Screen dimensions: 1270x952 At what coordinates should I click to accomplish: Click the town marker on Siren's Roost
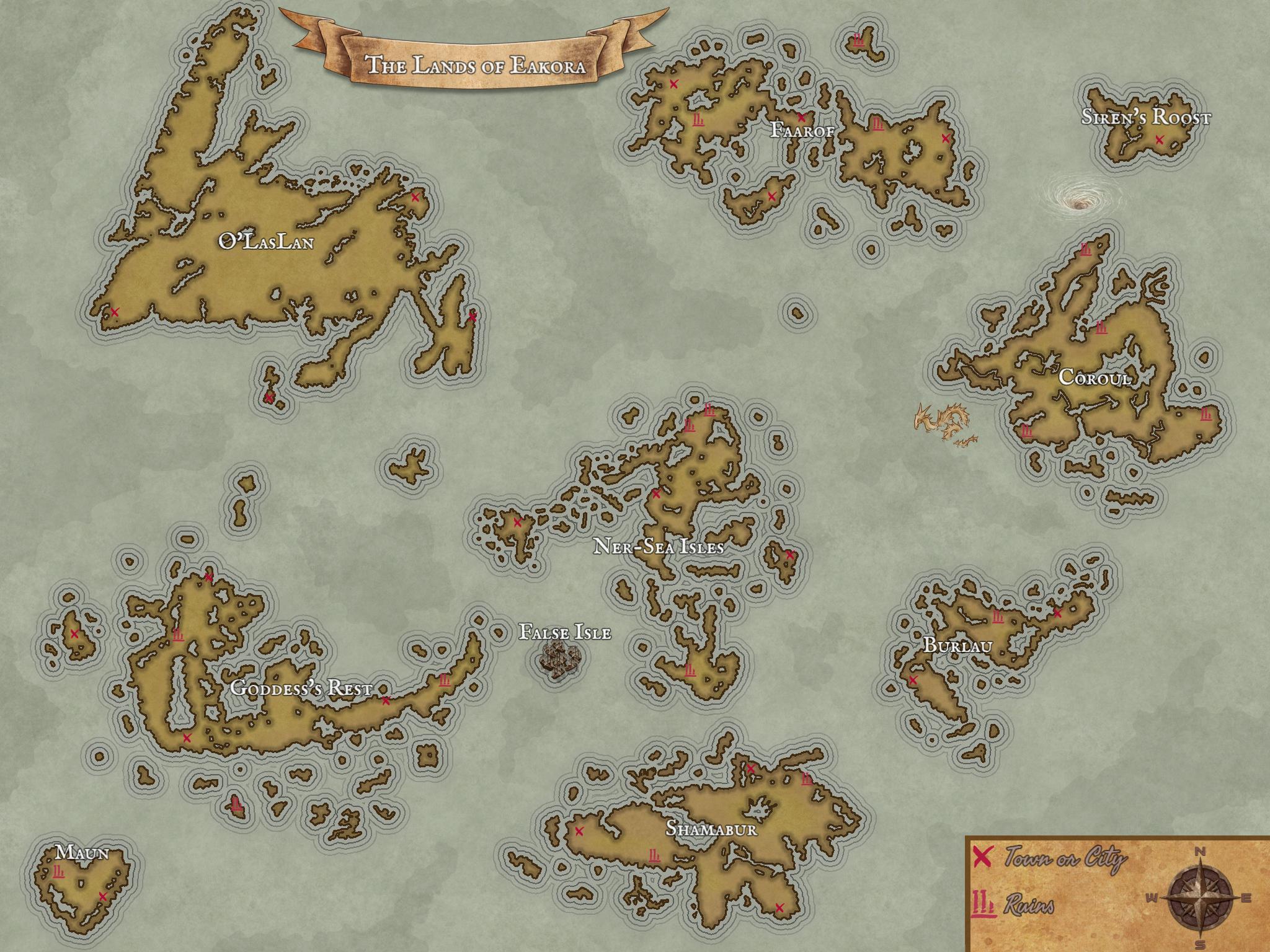(x=1159, y=141)
